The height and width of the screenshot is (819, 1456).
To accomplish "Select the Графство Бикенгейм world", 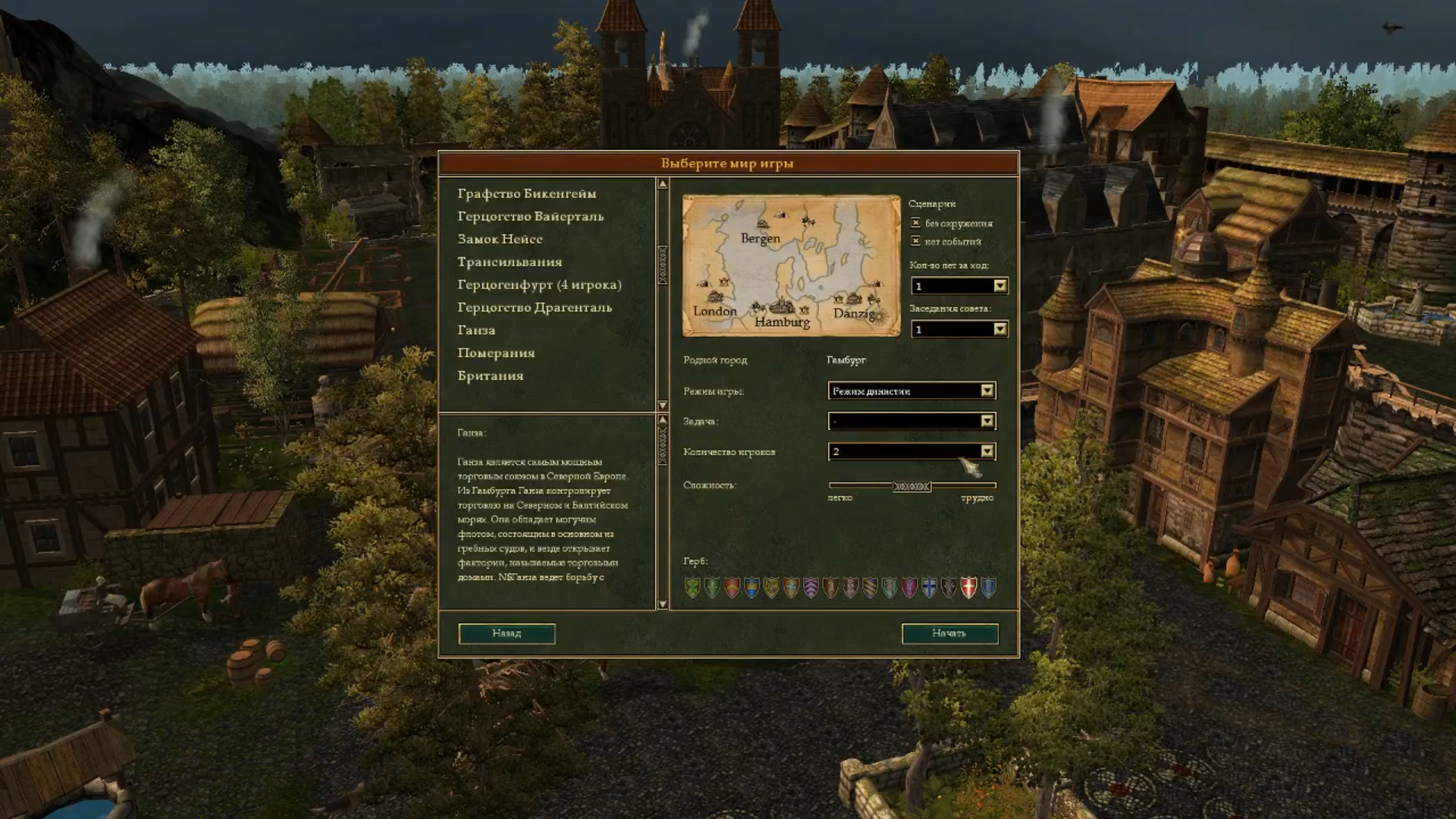I will 526,194.
